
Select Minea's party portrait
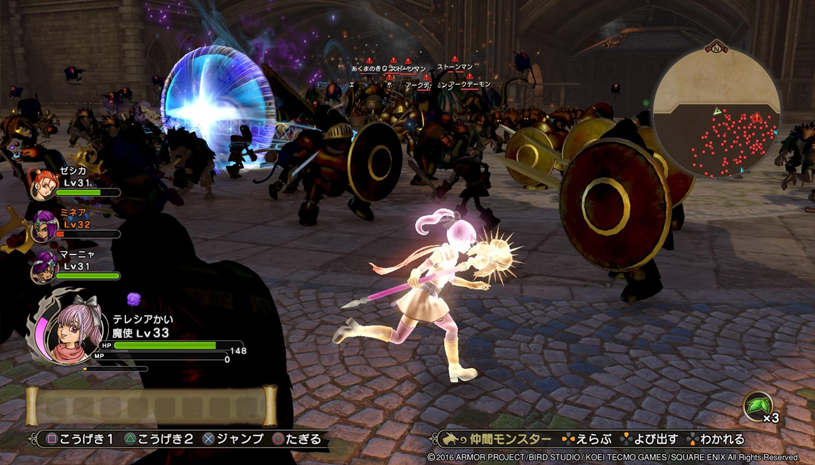[43, 226]
